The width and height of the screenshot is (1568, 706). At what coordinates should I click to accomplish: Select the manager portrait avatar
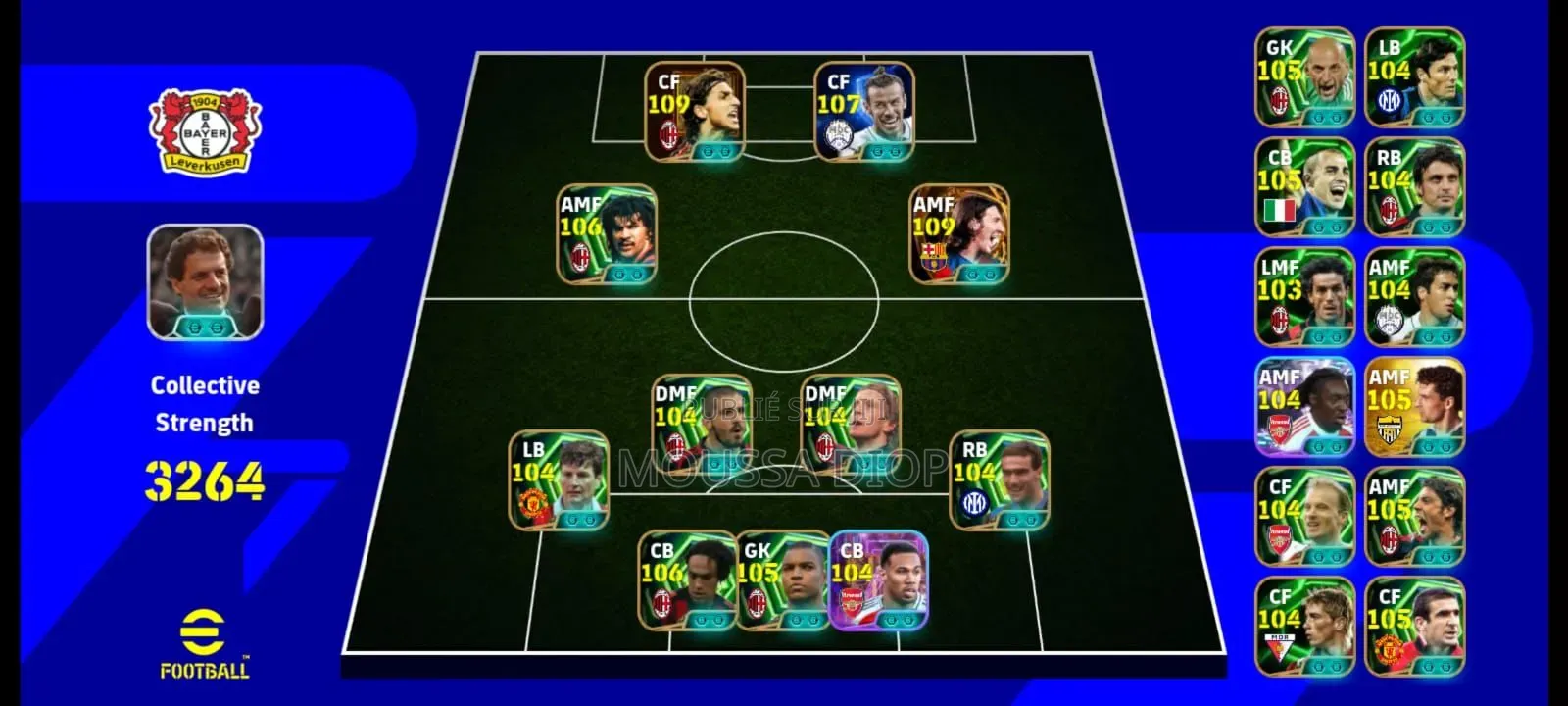pyautogui.click(x=204, y=283)
